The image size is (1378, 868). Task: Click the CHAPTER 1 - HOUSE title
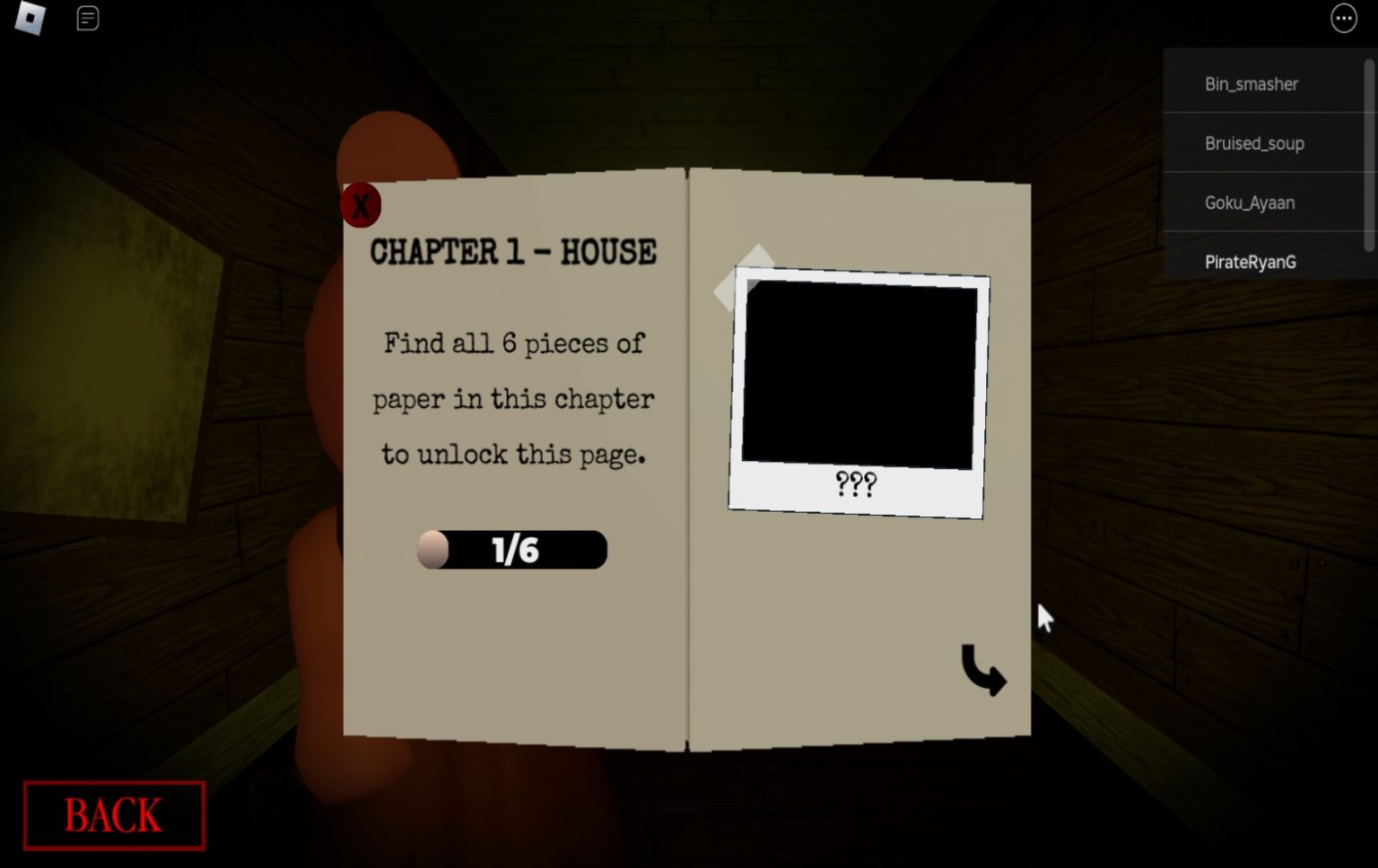[x=513, y=253]
